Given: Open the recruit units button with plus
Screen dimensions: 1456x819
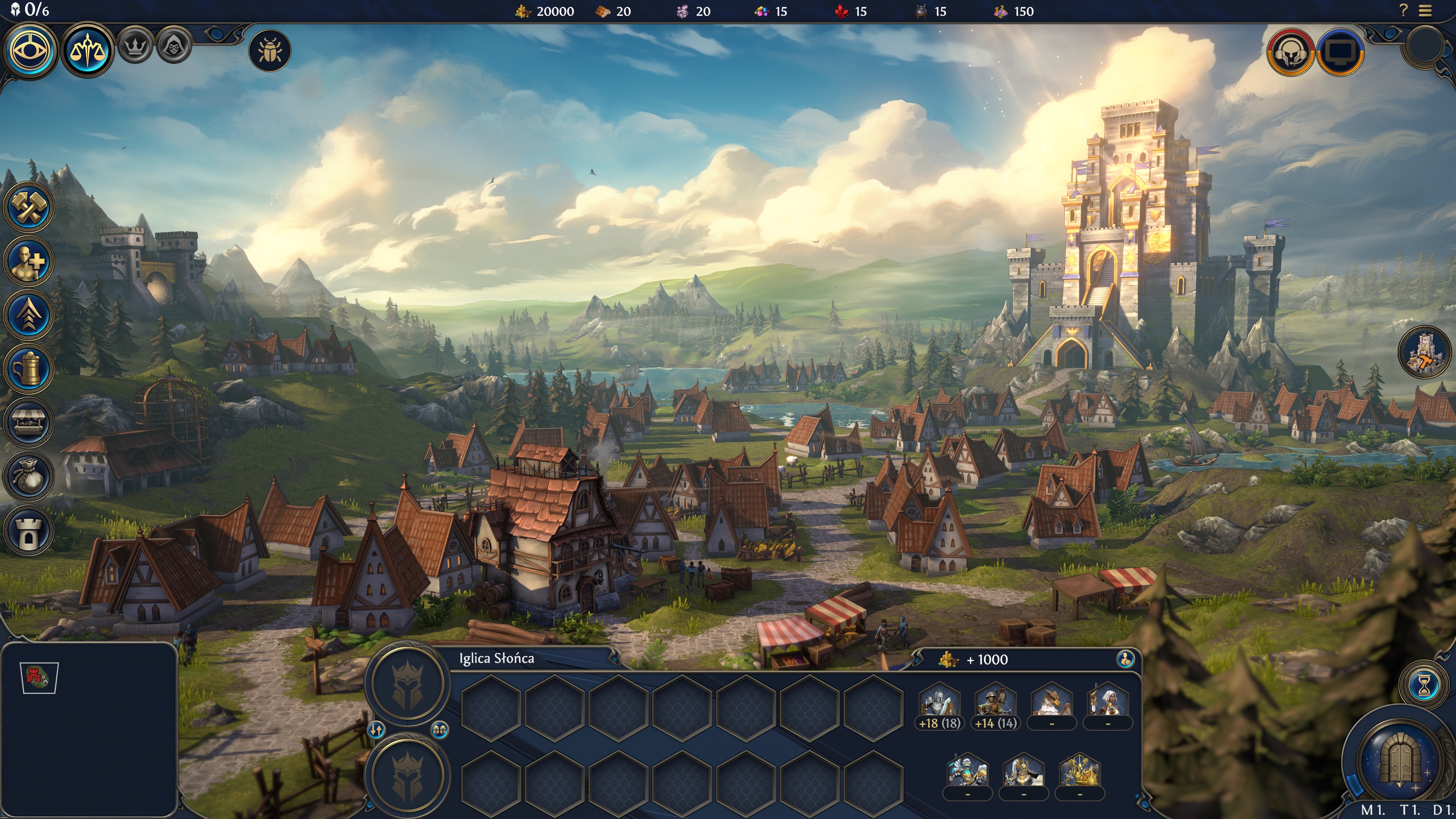Looking at the screenshot, I should pyautogui.click(x=28, y=261).
